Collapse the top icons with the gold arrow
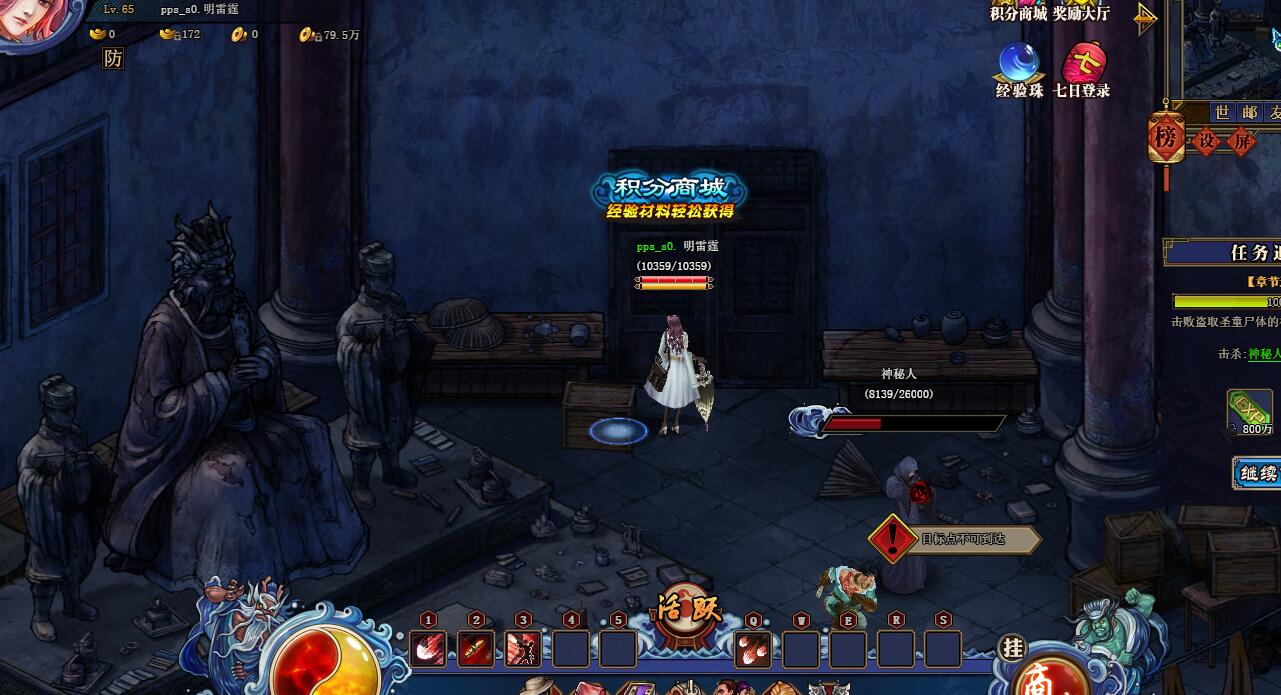The width and height of the screenshot is (1281, 695). (1146, 17)
